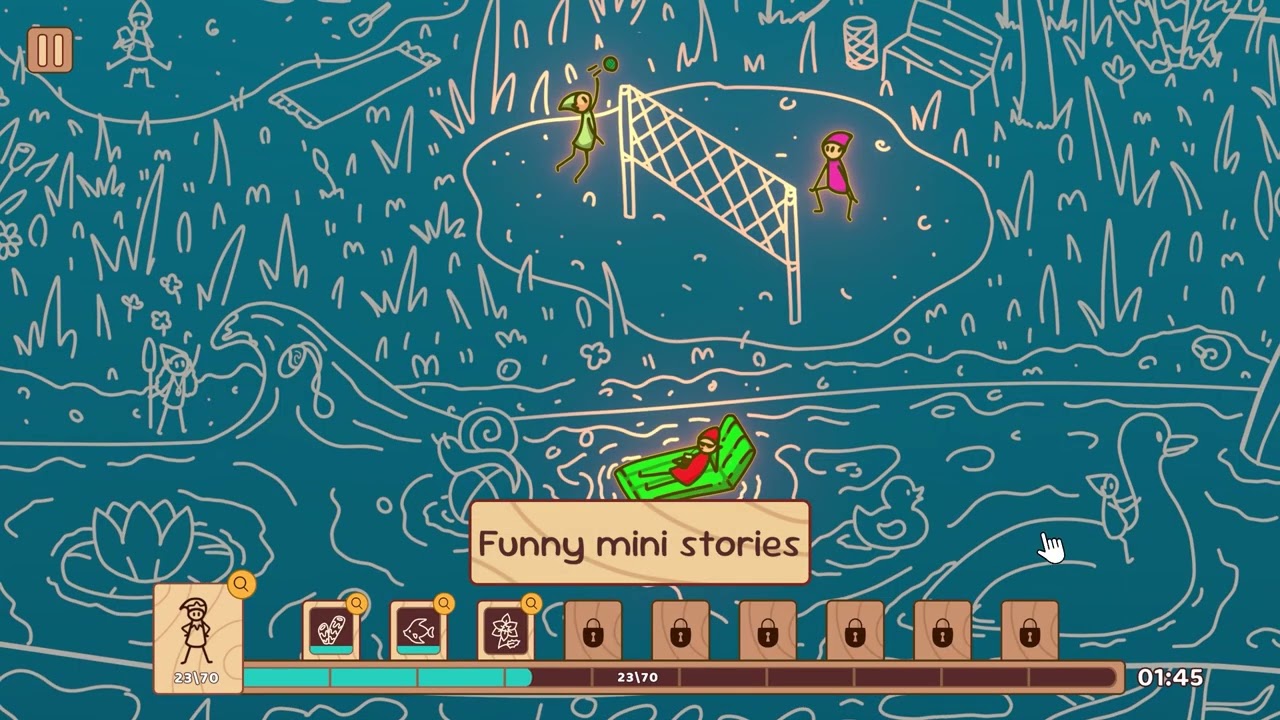This screenshot has width=1280, height=720.
Task: Click the magnifier on the flower card
Action: pos(532,604)
